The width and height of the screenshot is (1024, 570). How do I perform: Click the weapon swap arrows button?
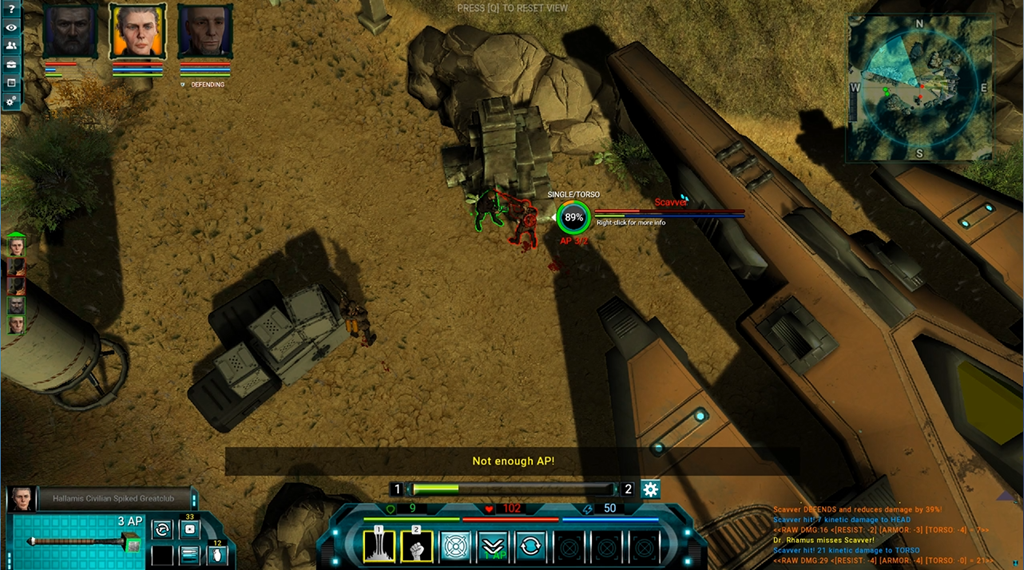(161, 529)
